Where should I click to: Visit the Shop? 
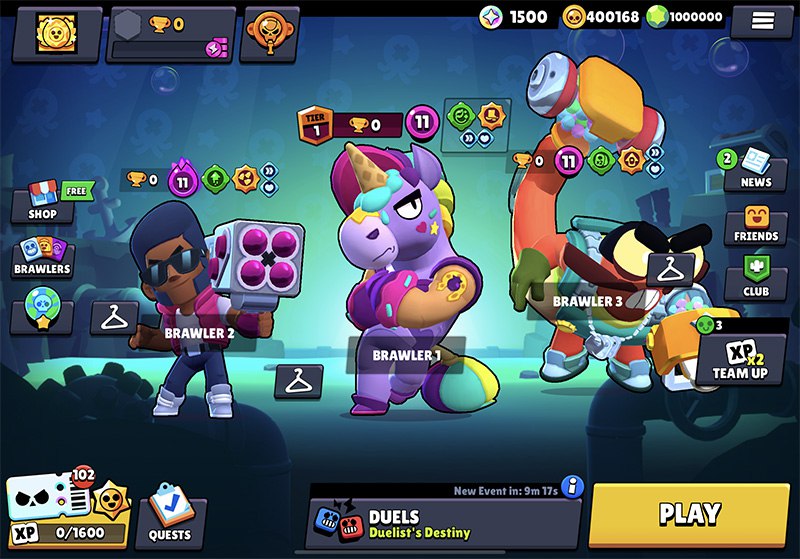(42, 202)
